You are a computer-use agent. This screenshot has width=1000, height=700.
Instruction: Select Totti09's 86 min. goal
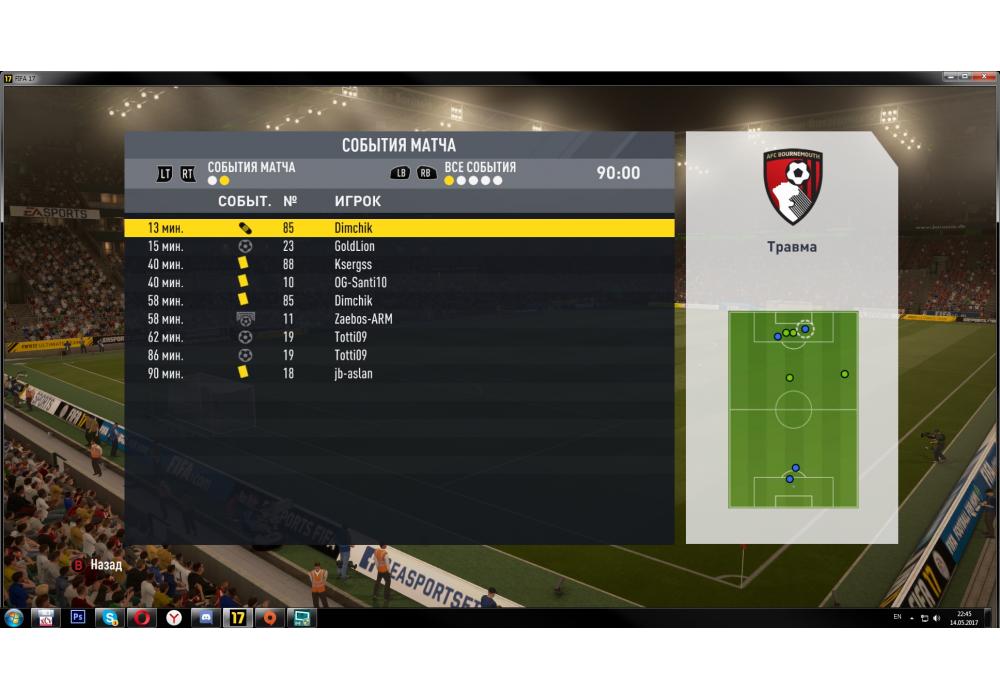coord(398,355)
